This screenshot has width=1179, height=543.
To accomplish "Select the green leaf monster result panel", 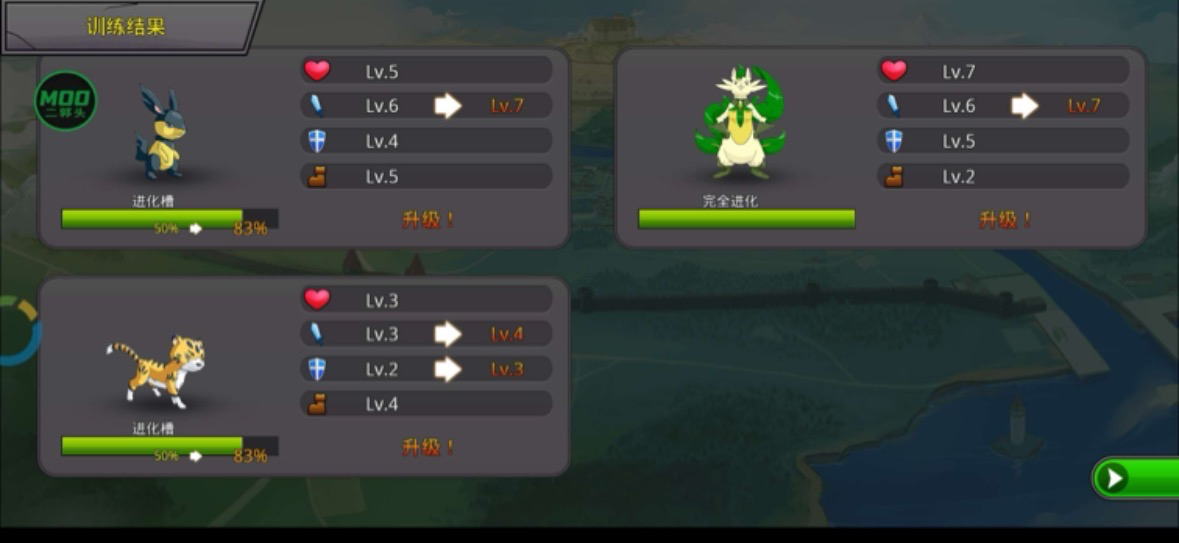I will coord(880,147).
